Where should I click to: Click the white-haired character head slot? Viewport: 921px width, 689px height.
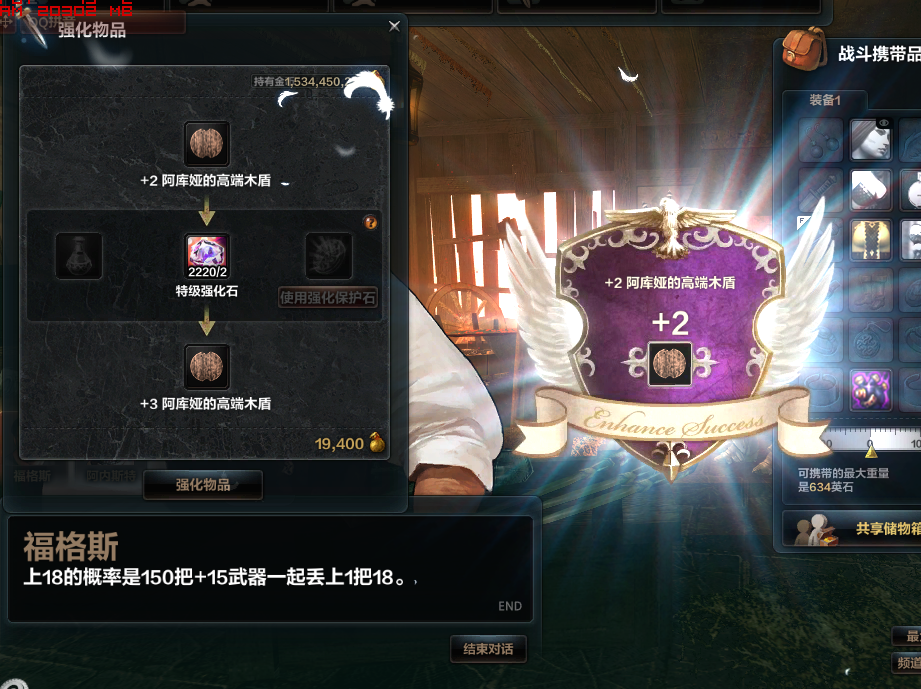(871, 140)
